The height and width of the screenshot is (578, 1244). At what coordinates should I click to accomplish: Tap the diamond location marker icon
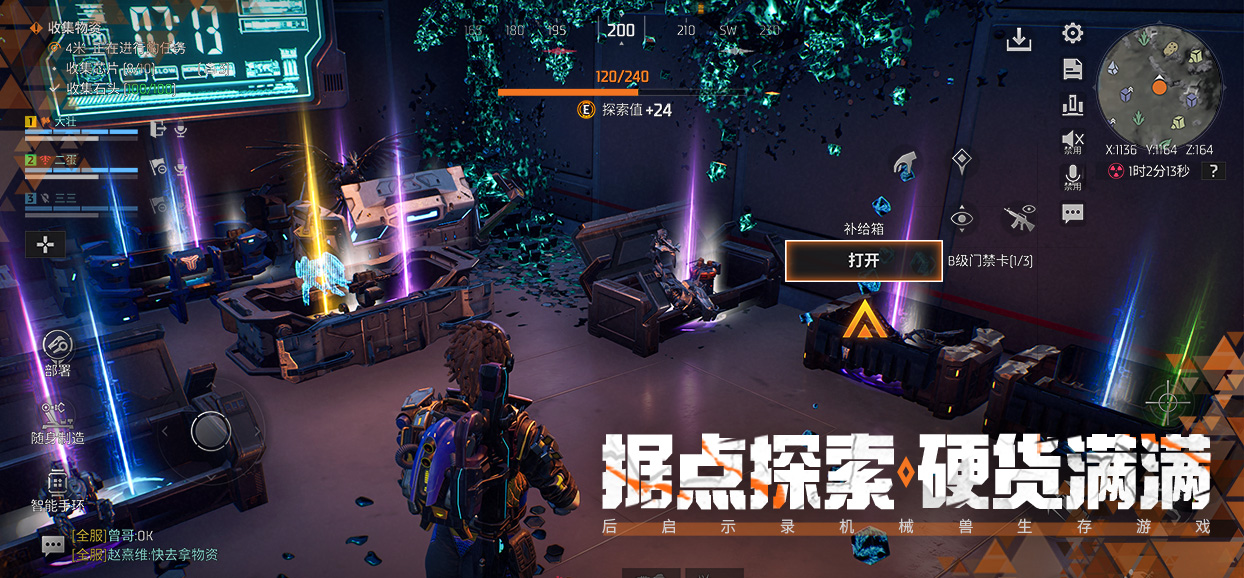[x=961, y=159]
